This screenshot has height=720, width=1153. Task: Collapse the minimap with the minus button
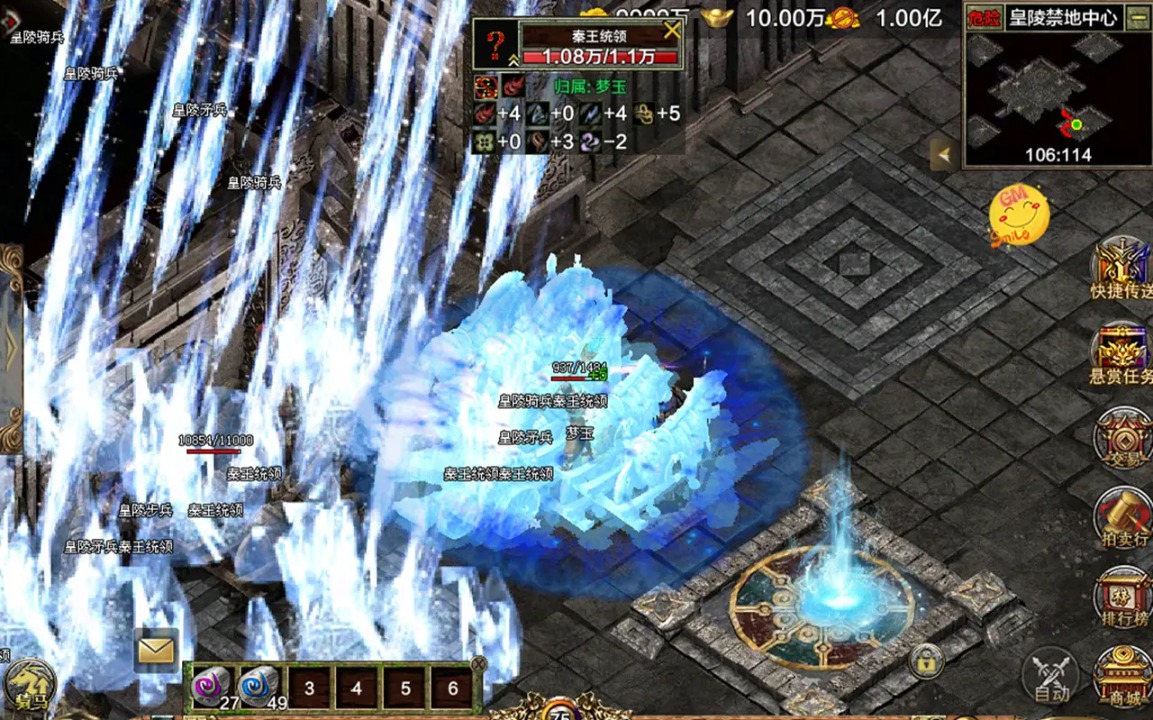coord(1137,17)
